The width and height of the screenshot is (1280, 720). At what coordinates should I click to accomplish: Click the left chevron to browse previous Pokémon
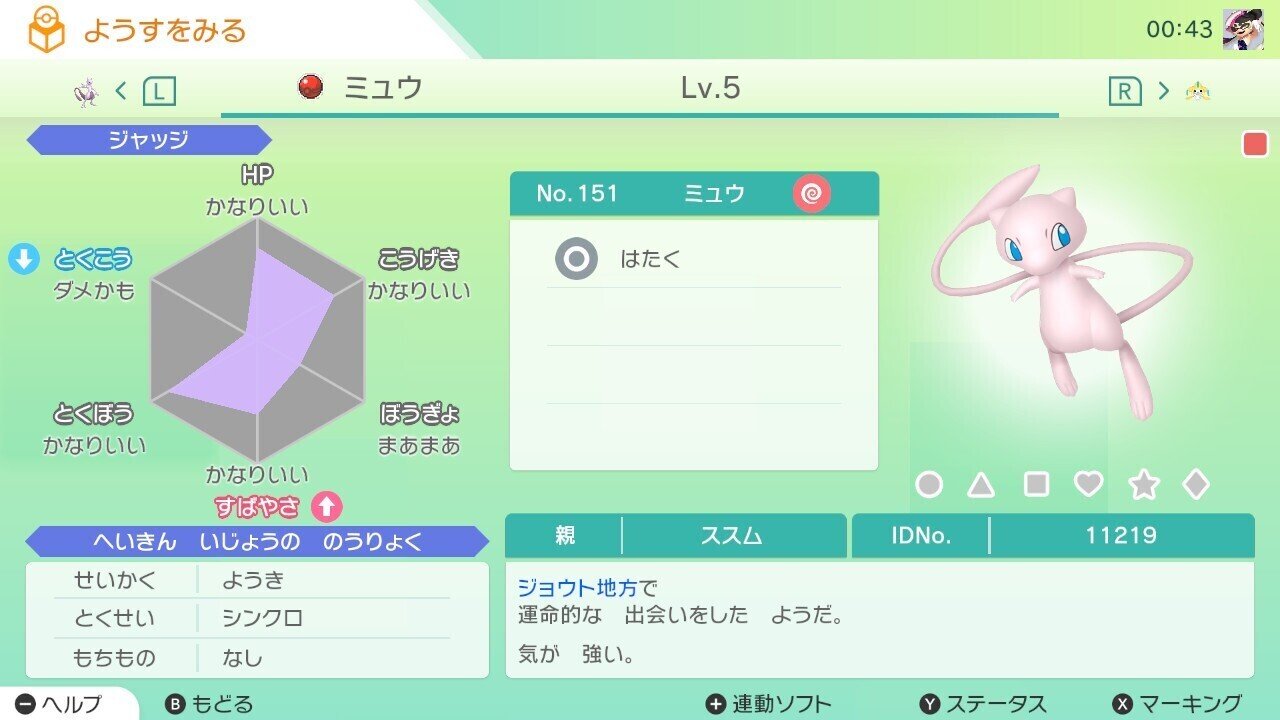tap(119, 89)
